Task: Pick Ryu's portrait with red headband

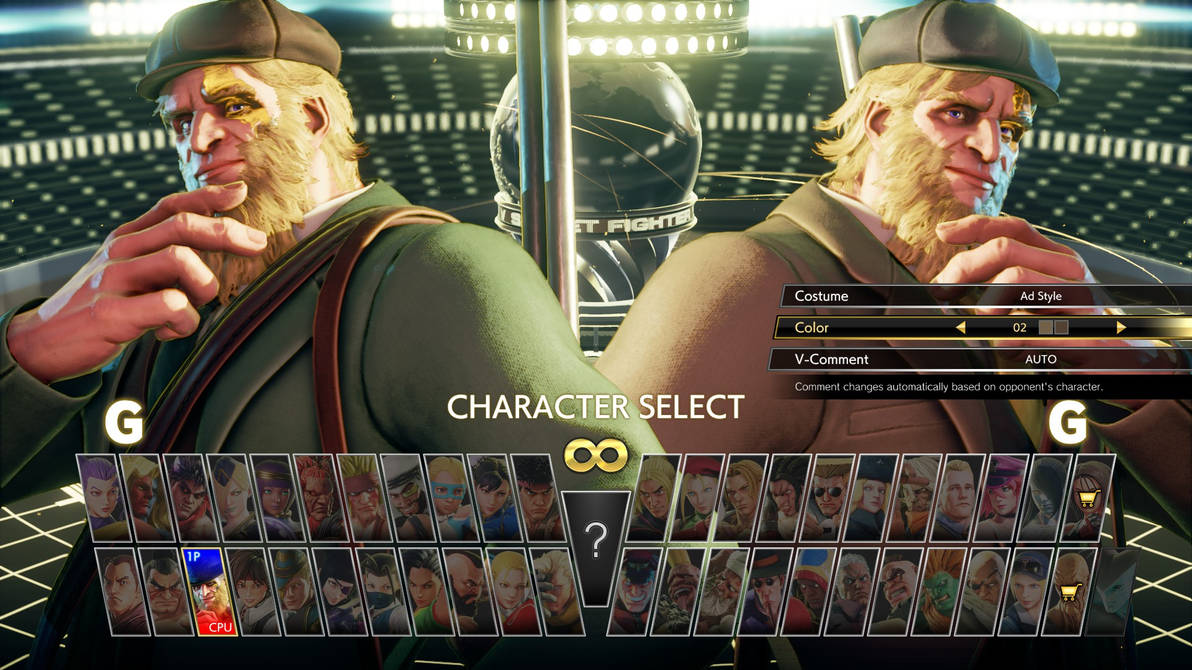Action: coord(535,497)
